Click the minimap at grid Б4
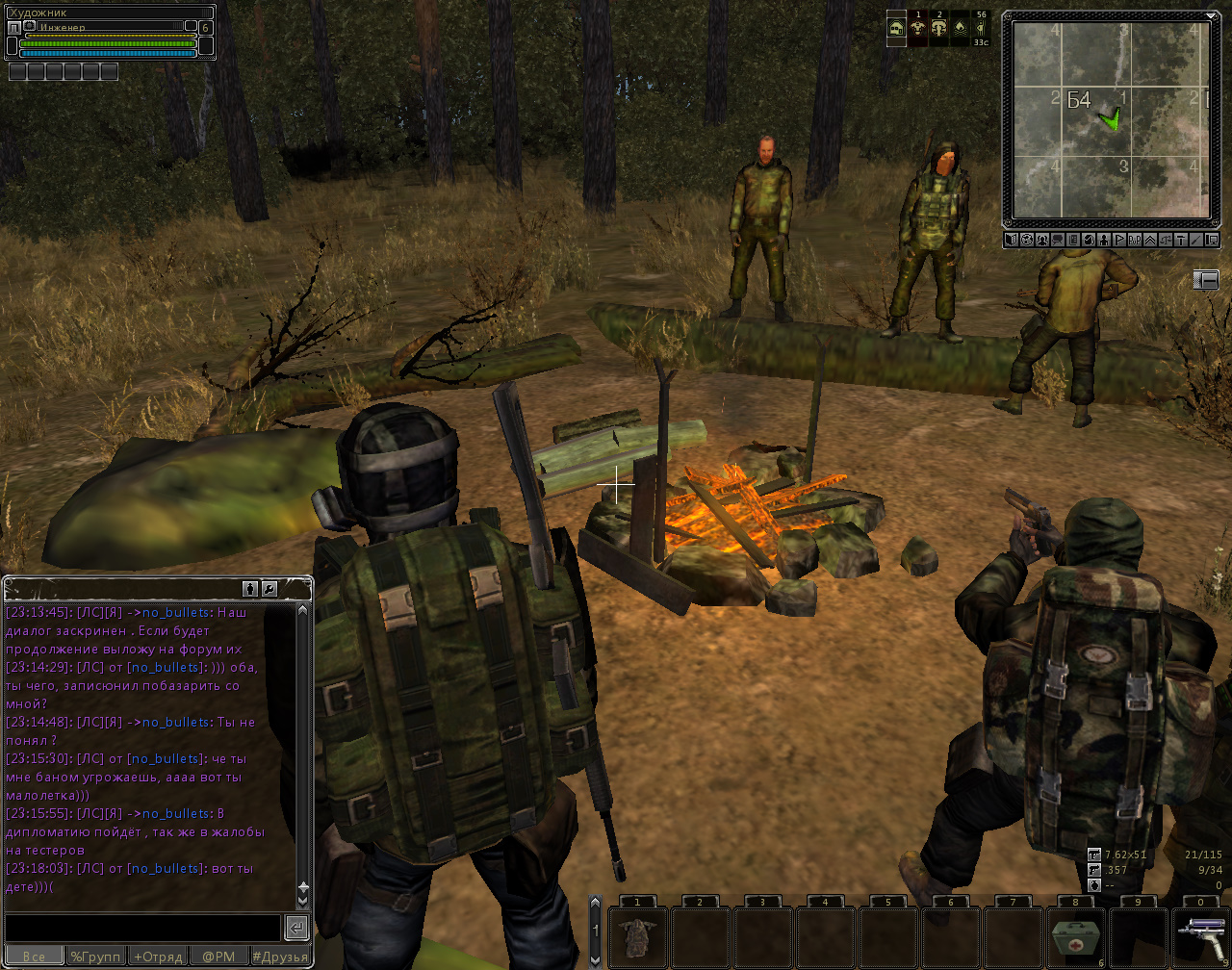Image resolution: width=1232 pixels, height=970 pixels. tap(1079, 101)
